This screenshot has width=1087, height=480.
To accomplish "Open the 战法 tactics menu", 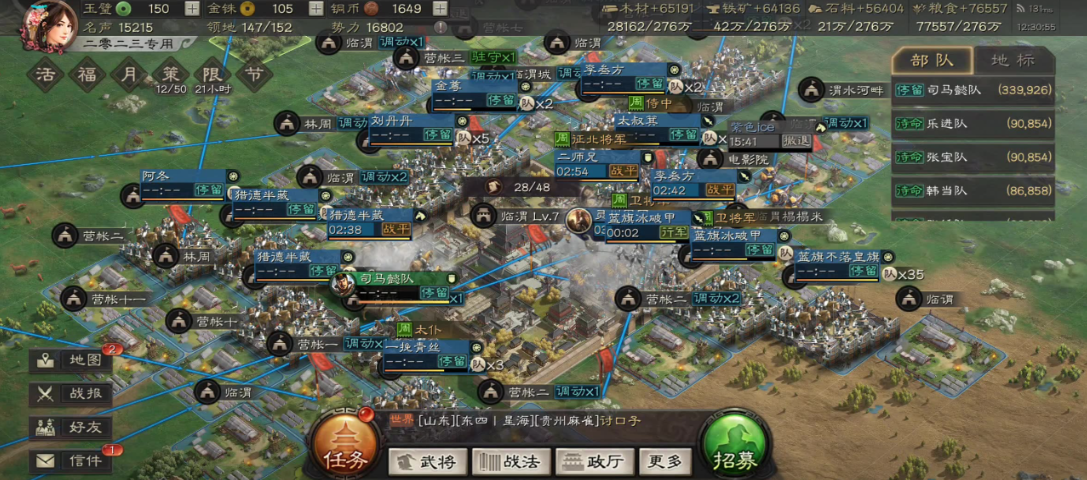I will pyautogui.click(x=511, y=461).
